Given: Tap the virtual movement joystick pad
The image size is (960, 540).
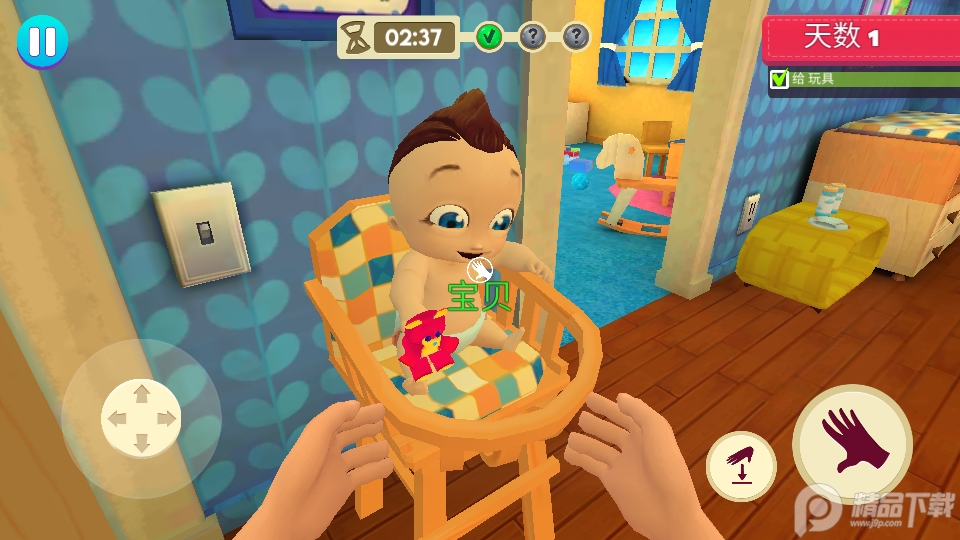Looking at the screenshot, I should (141, 418).
